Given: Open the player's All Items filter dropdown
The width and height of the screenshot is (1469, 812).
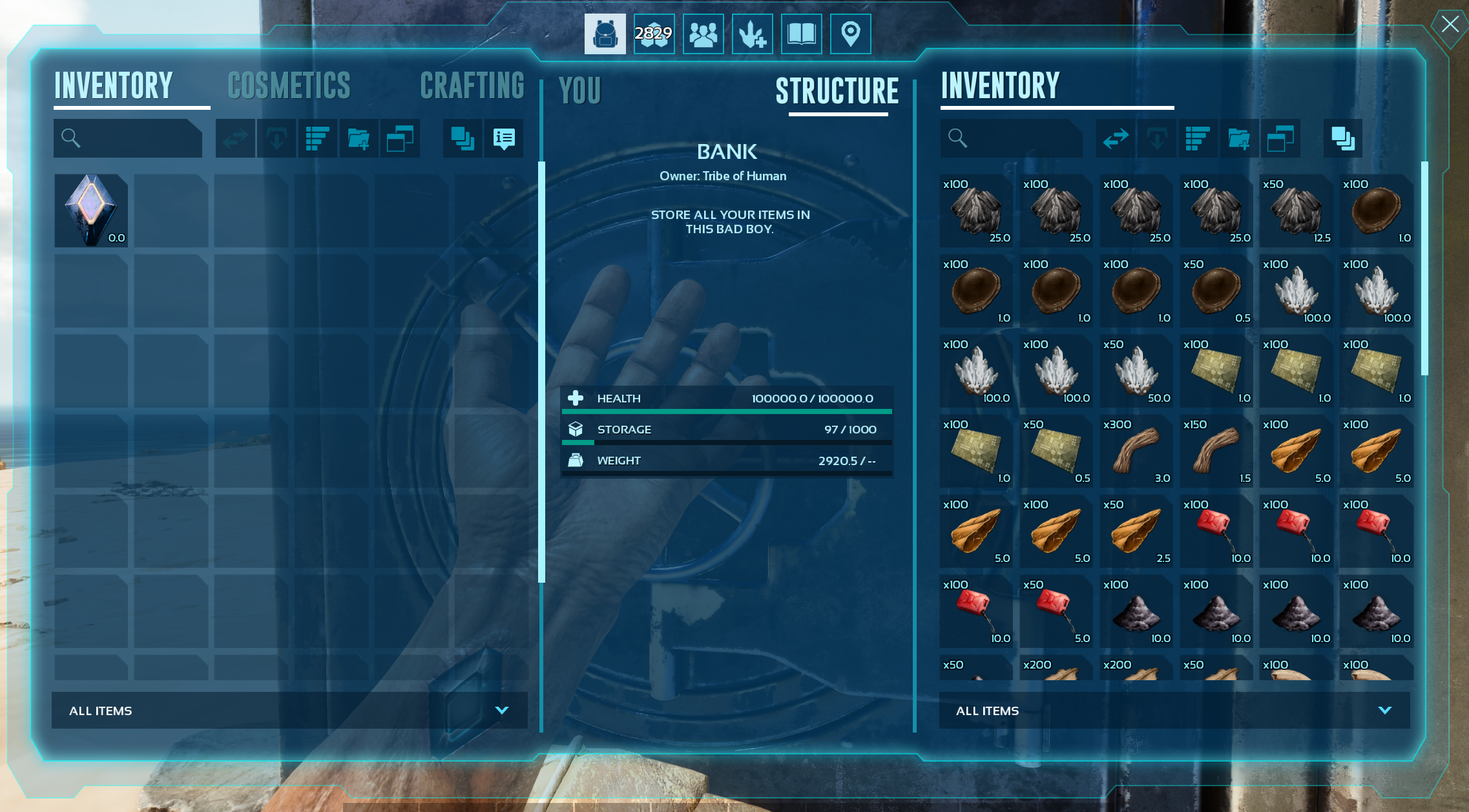Looking at the screenshot, I should tap(289, 711).
